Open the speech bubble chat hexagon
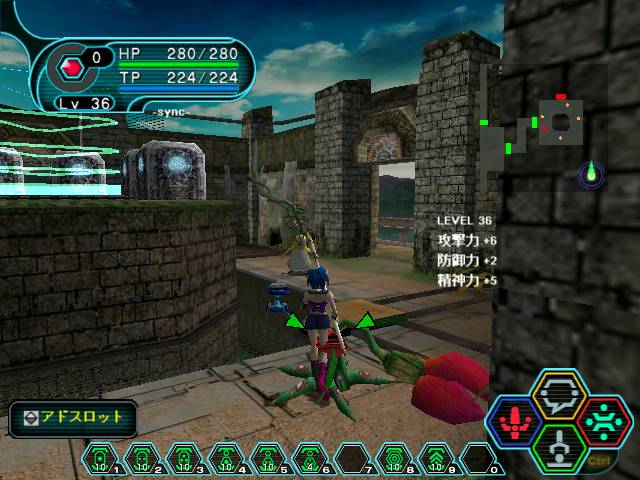Screen dimensions: 640x480 coord(559,397)
